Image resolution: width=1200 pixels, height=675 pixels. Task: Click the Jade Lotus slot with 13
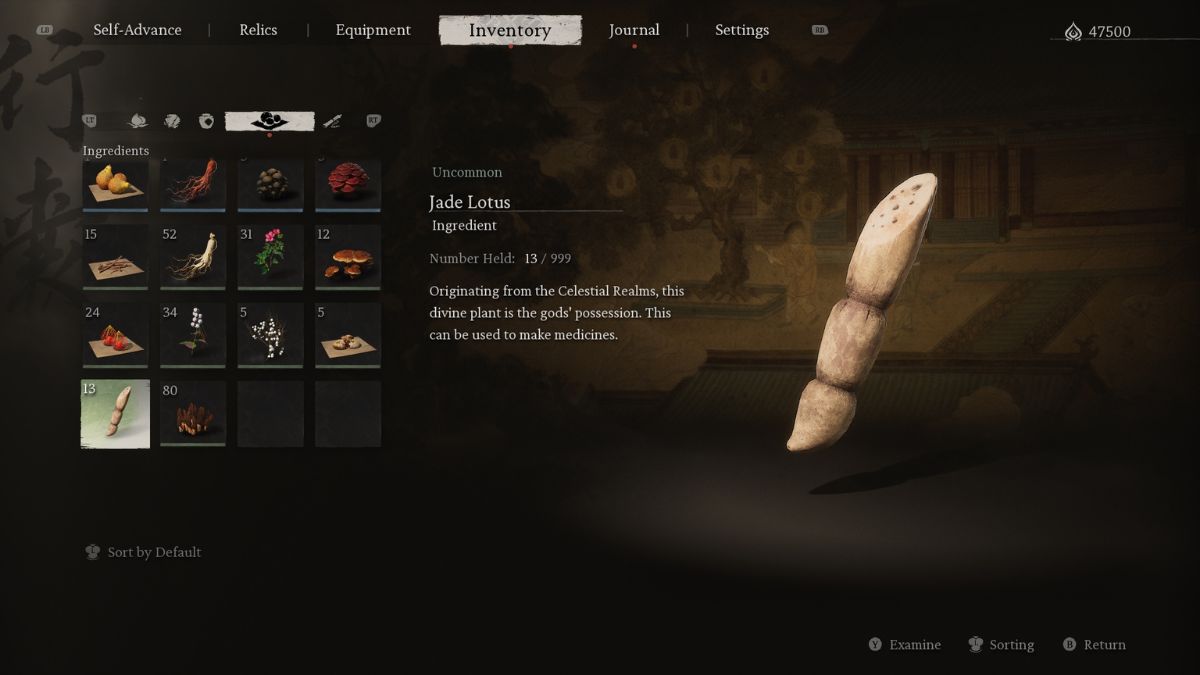115,414
